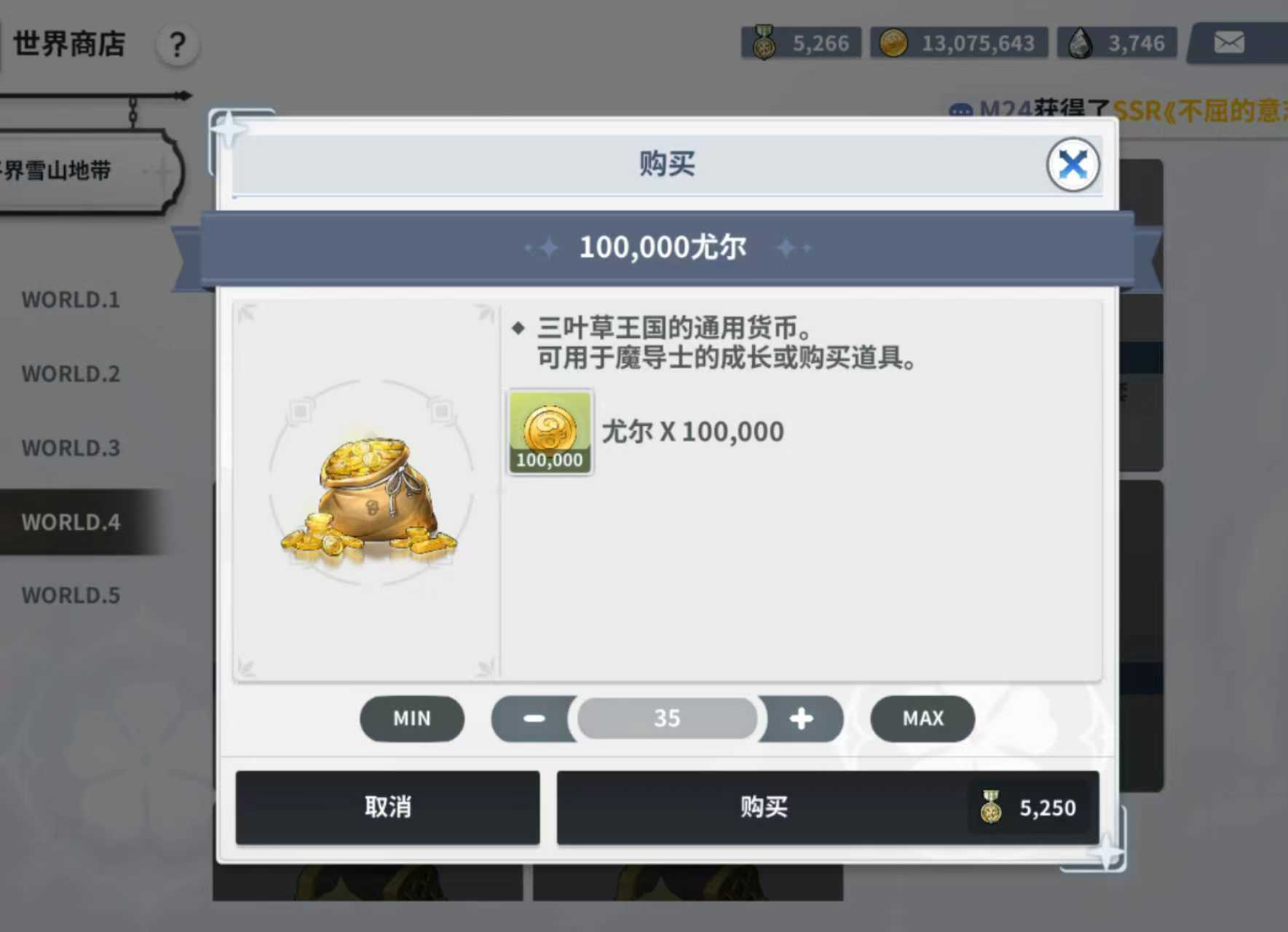Click the medal currency icon
Viewport: 1288px width, 932px height.
click(x=763, y=42)
